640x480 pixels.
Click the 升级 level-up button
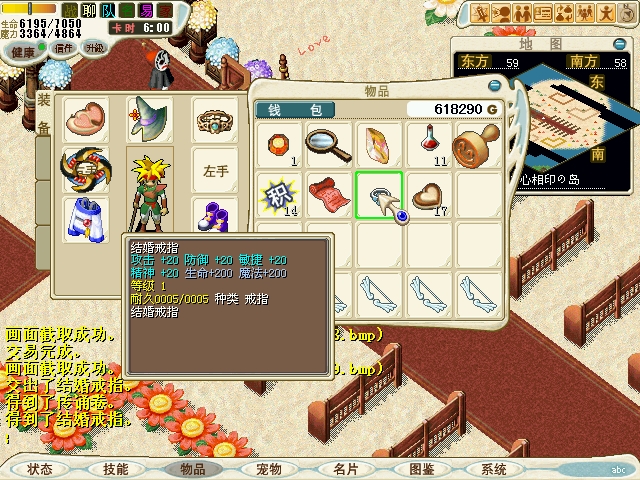click(94, 48)
